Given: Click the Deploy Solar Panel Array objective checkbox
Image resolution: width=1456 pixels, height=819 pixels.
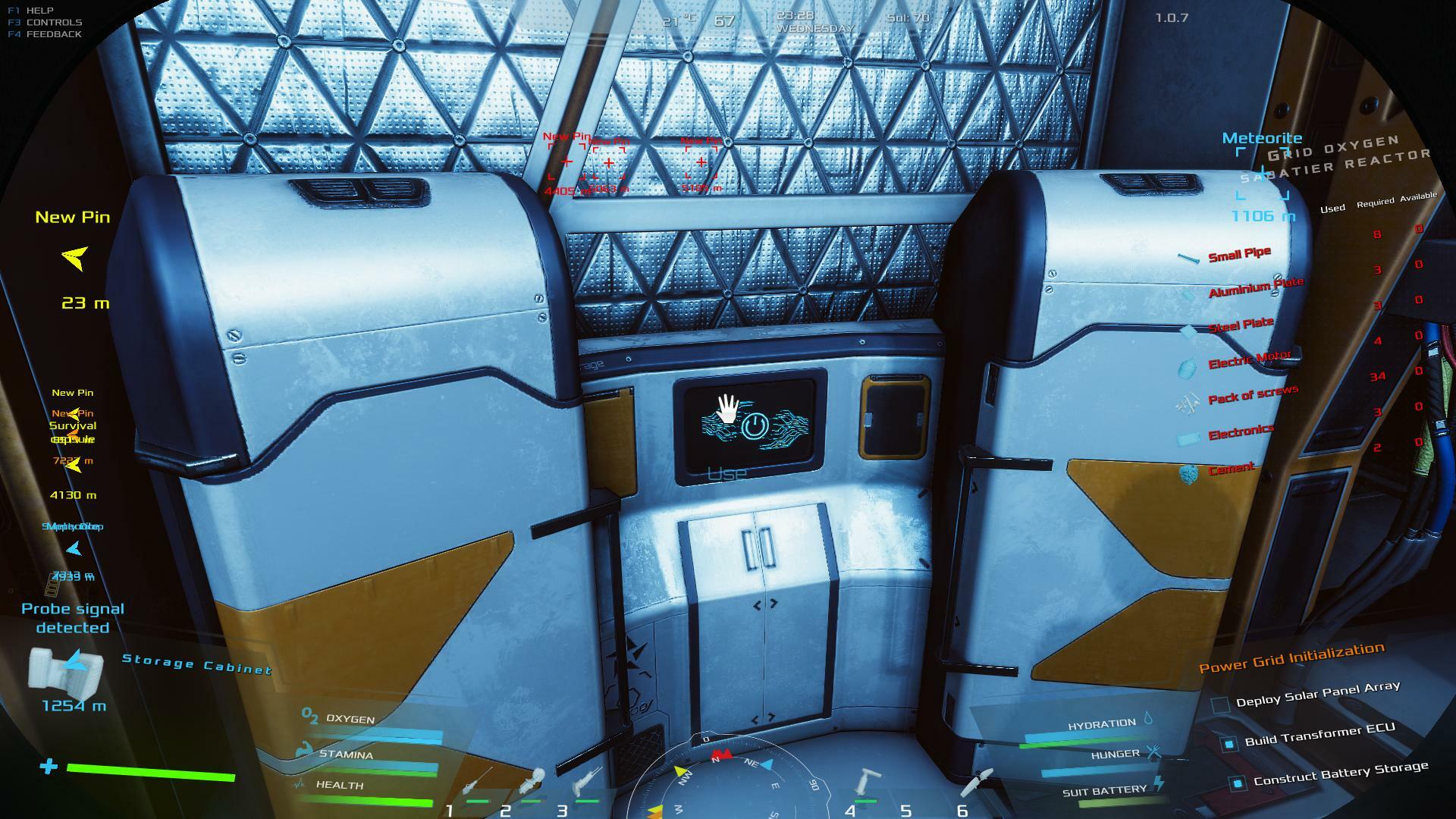Looking at the screenshot, I should point(1220,704).
